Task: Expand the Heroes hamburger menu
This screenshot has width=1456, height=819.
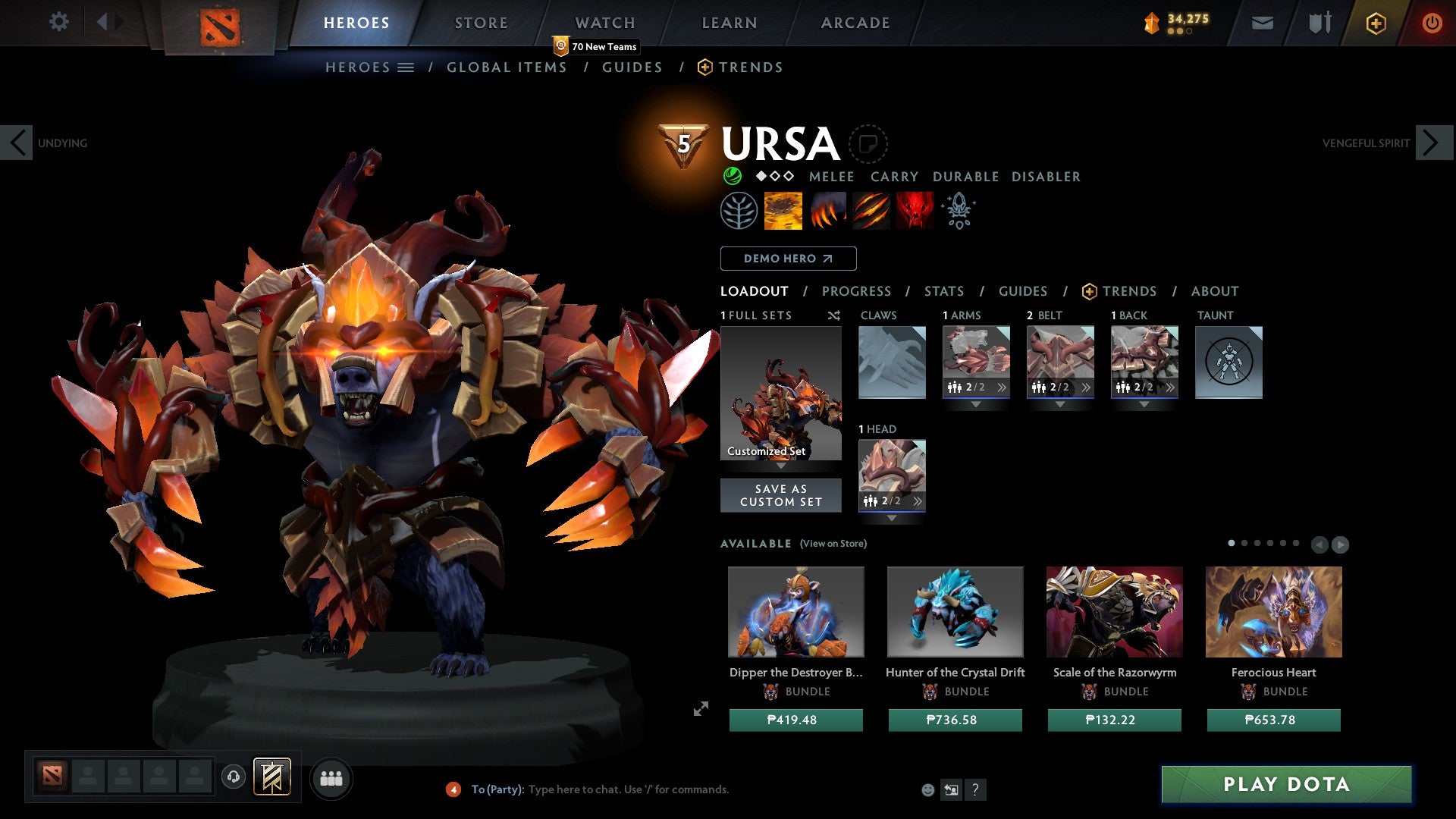Action: 406,67
